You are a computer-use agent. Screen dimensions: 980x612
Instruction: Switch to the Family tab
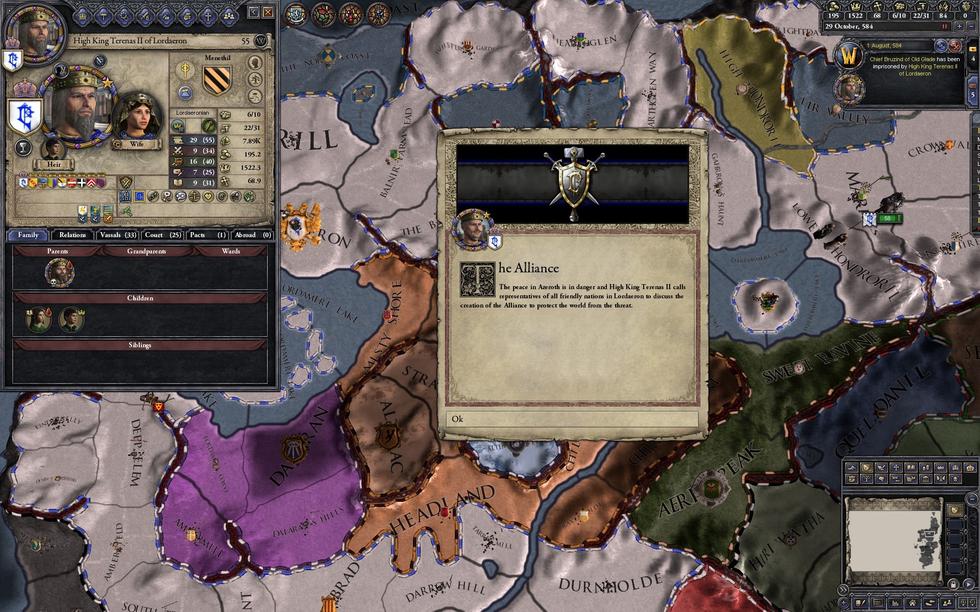pos(28,235)
